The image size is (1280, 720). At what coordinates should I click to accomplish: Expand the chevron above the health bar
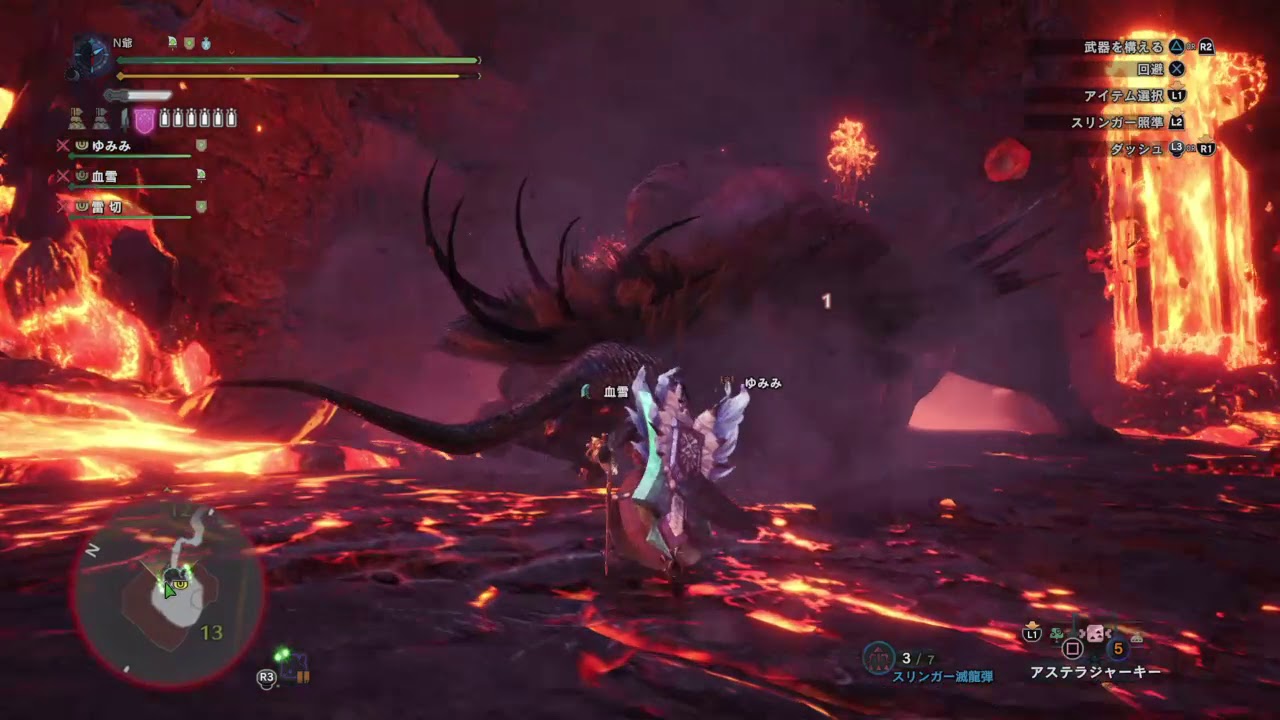[231, 52]
